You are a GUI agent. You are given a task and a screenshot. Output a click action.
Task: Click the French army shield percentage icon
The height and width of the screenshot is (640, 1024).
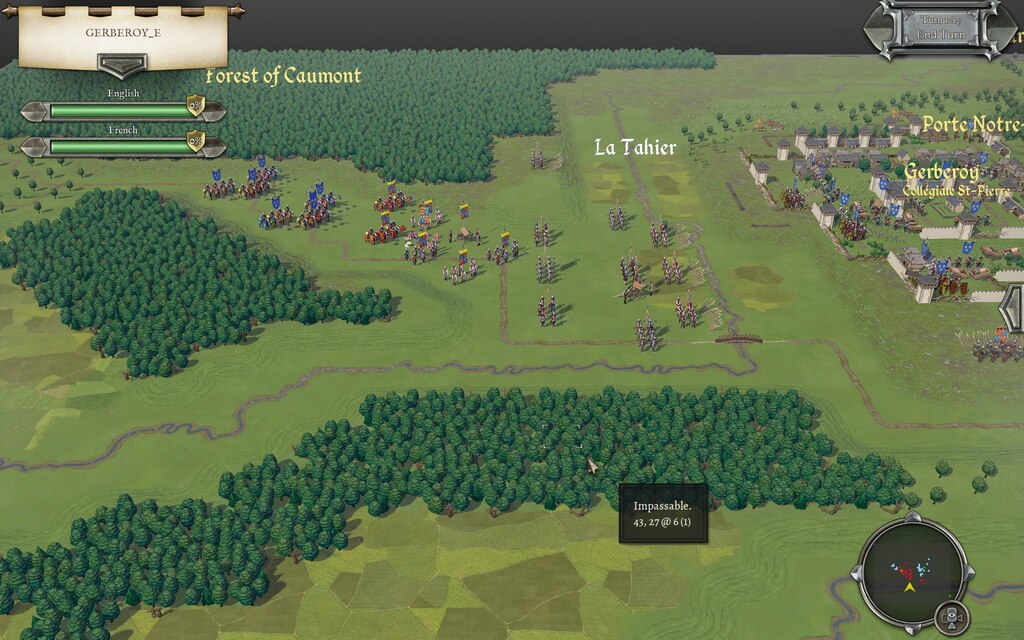196,142
